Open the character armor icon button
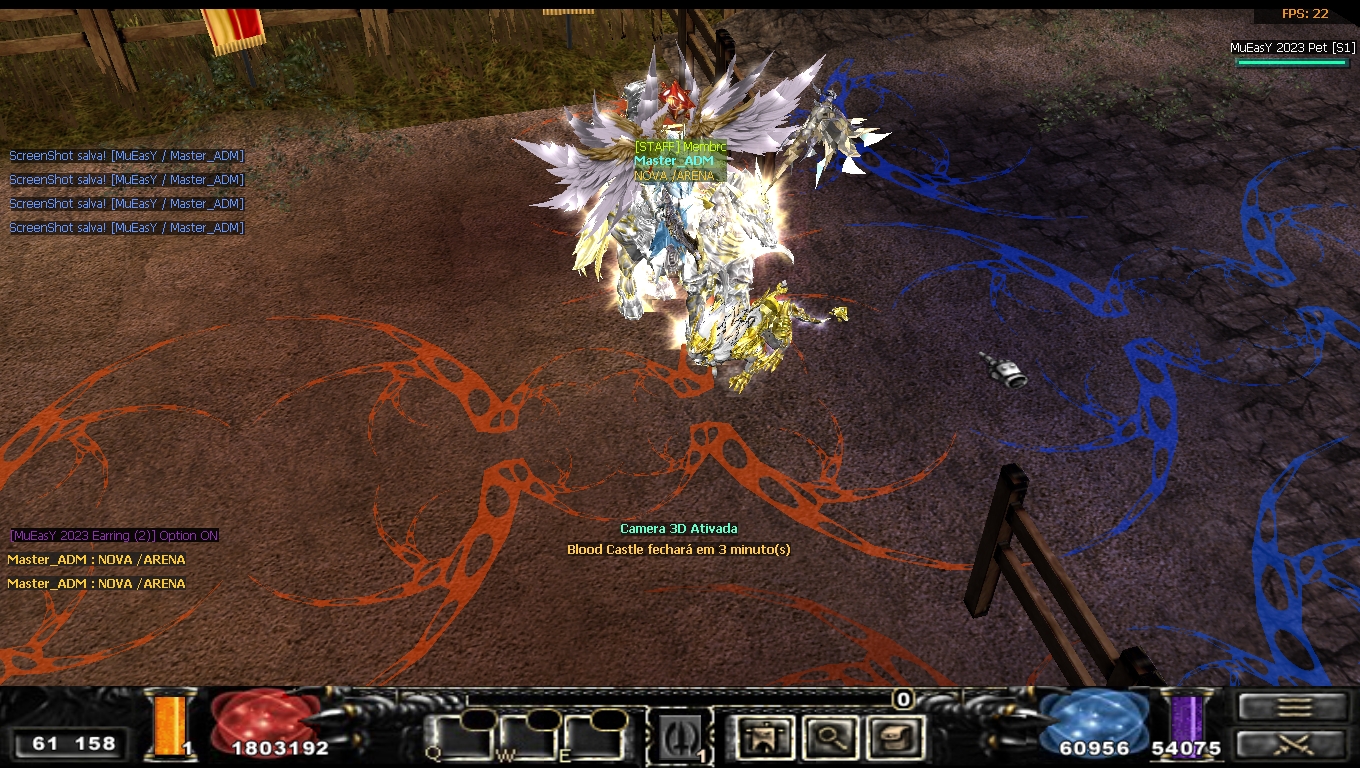1360x768 pixels. (765, 738)
